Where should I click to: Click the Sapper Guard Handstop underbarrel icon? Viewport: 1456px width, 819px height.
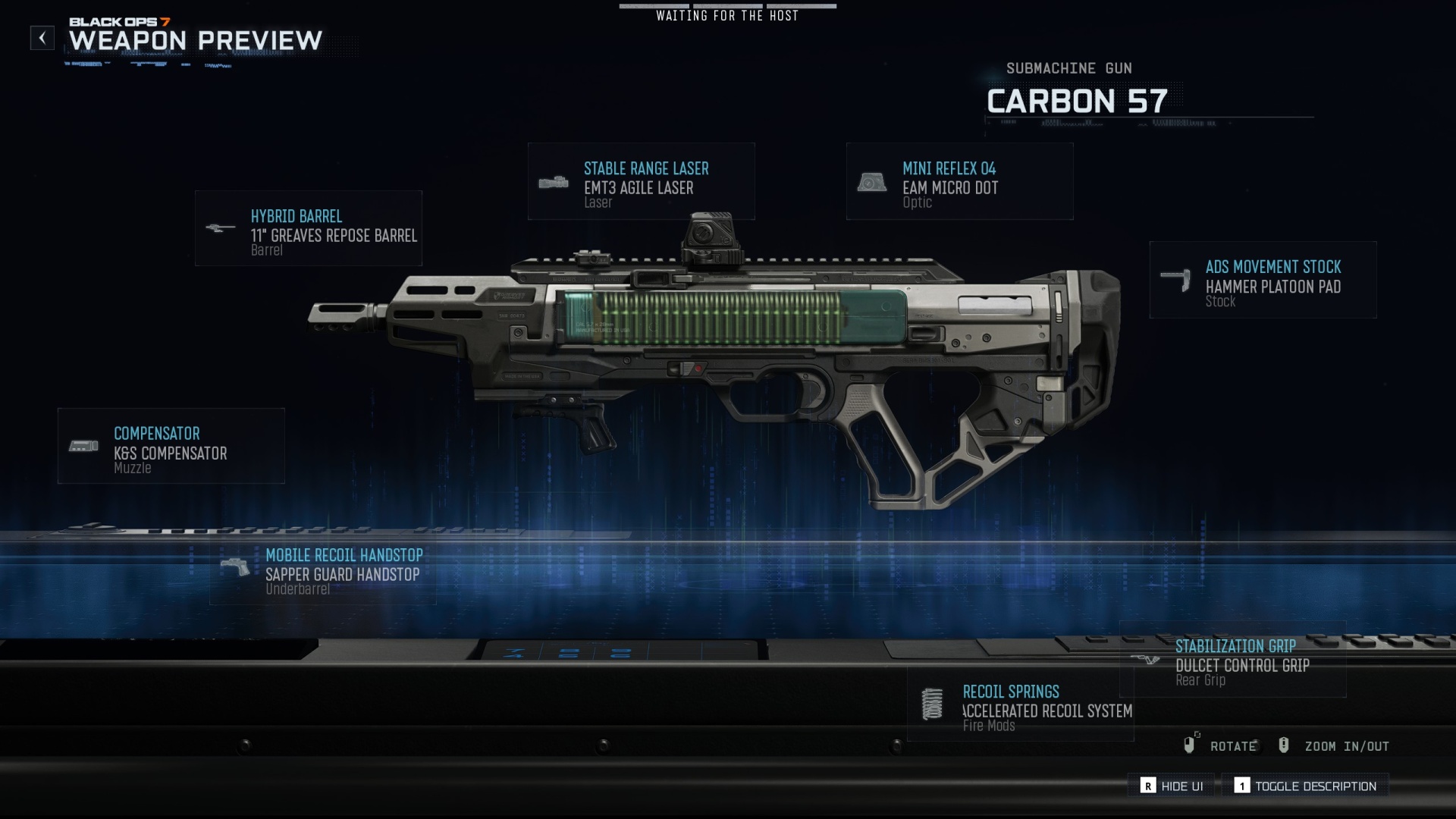click(235, 566)
